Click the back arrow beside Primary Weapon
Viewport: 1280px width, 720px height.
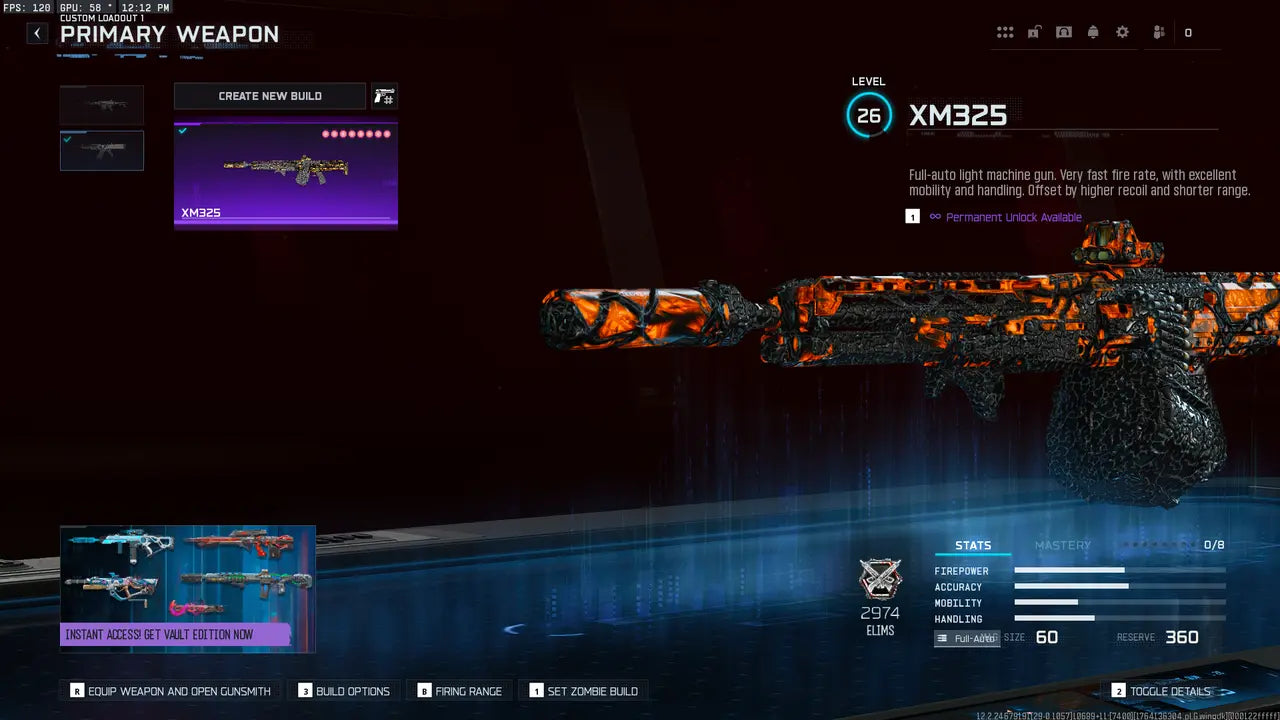[36, 33]
